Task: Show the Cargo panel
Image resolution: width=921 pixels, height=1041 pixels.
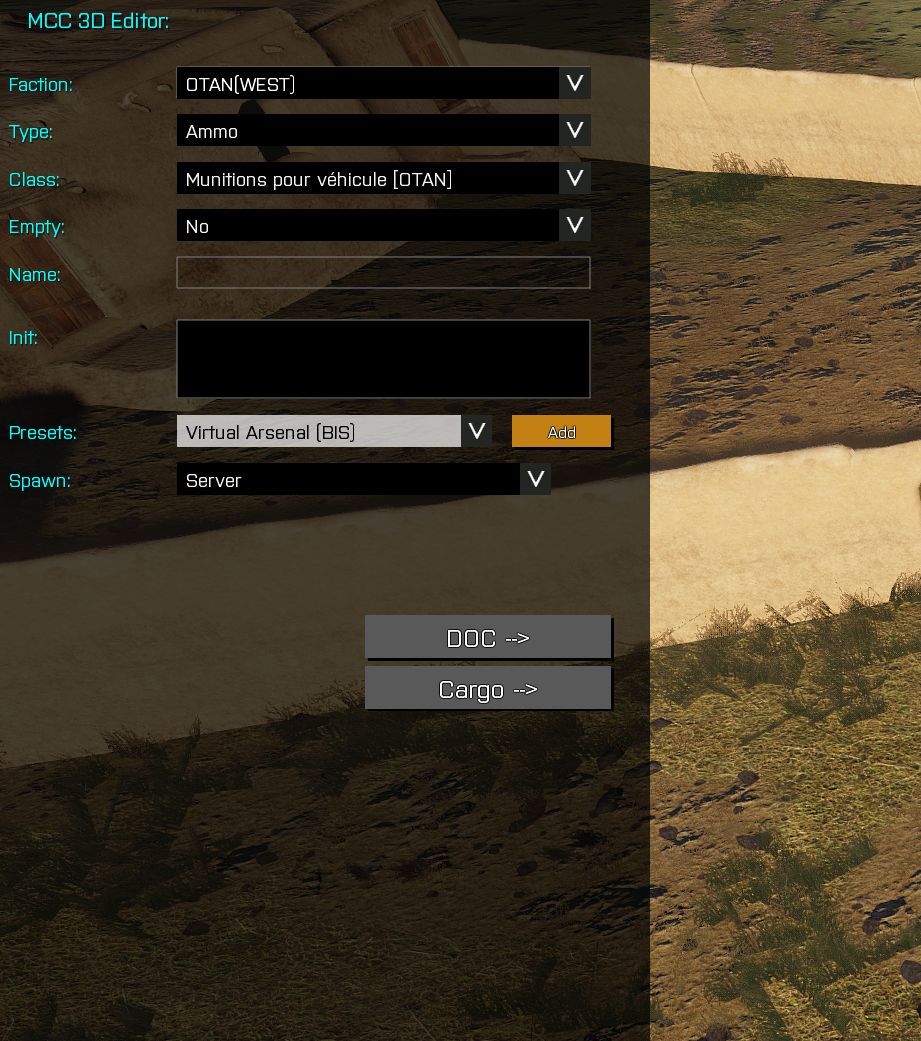Action: pos(488,689)
